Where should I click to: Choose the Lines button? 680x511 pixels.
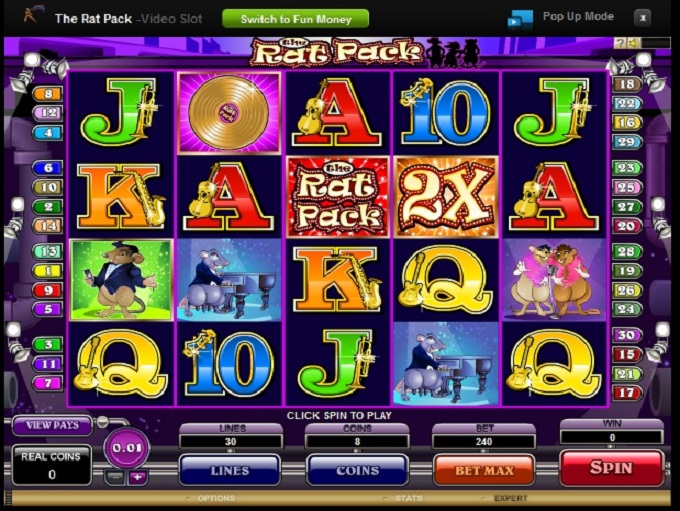(229, 470)
